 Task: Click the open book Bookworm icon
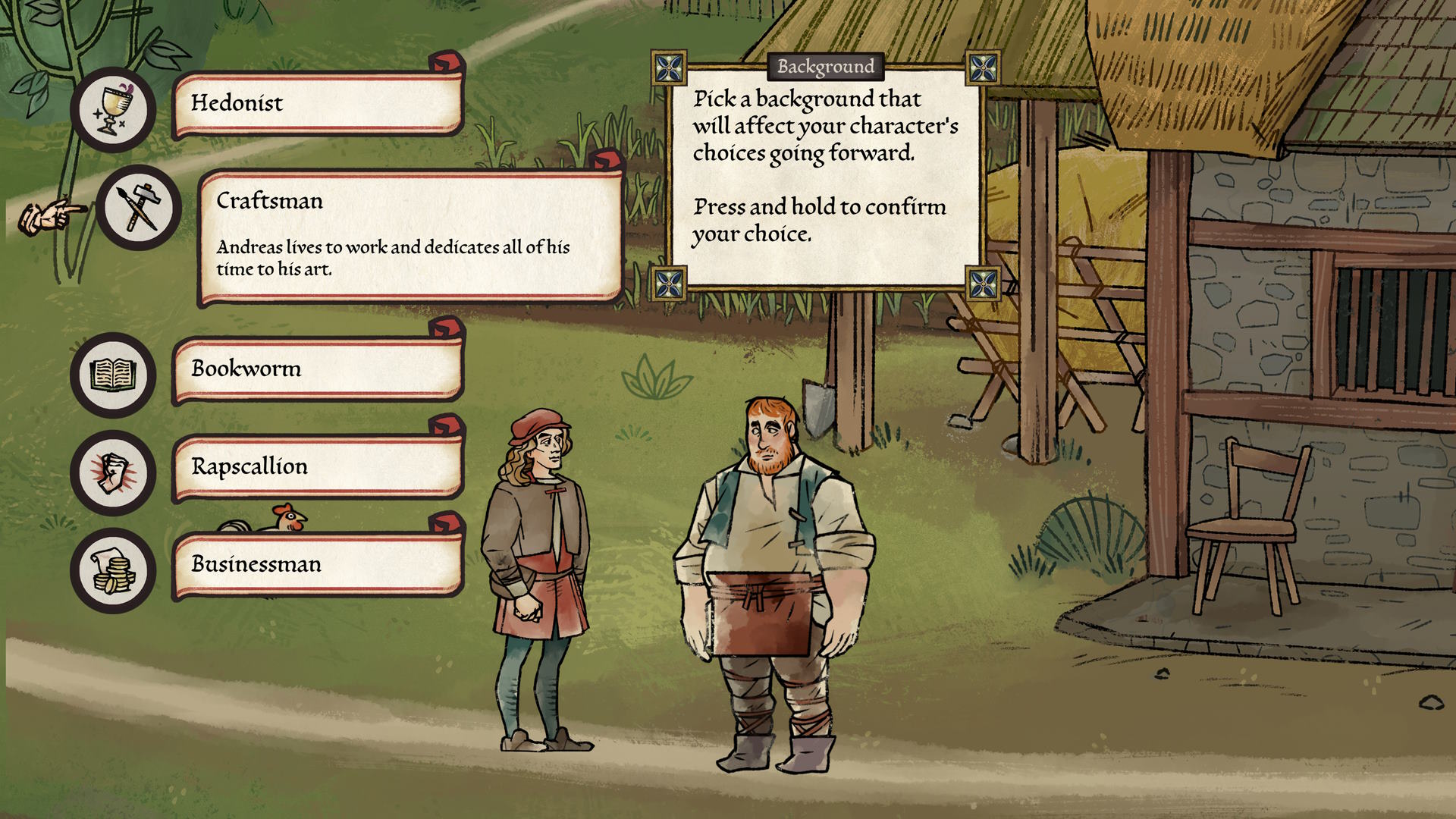114,375
